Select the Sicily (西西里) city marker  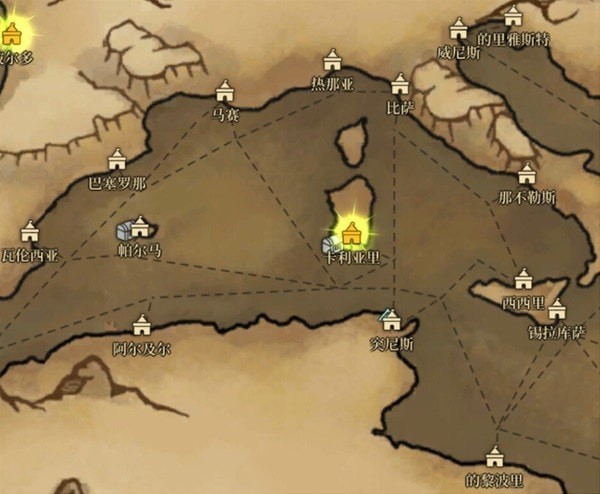pyautogui.click(x=523, y=279)
